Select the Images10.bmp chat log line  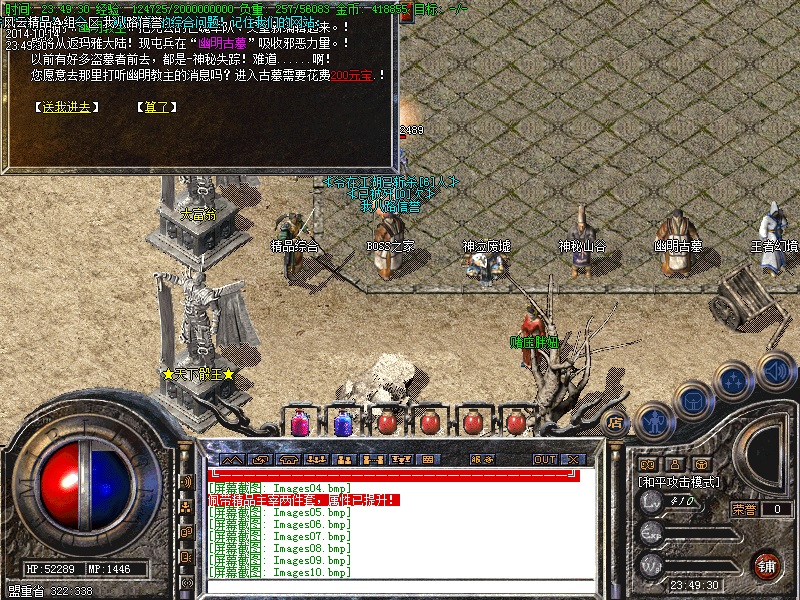pos(280,572)
